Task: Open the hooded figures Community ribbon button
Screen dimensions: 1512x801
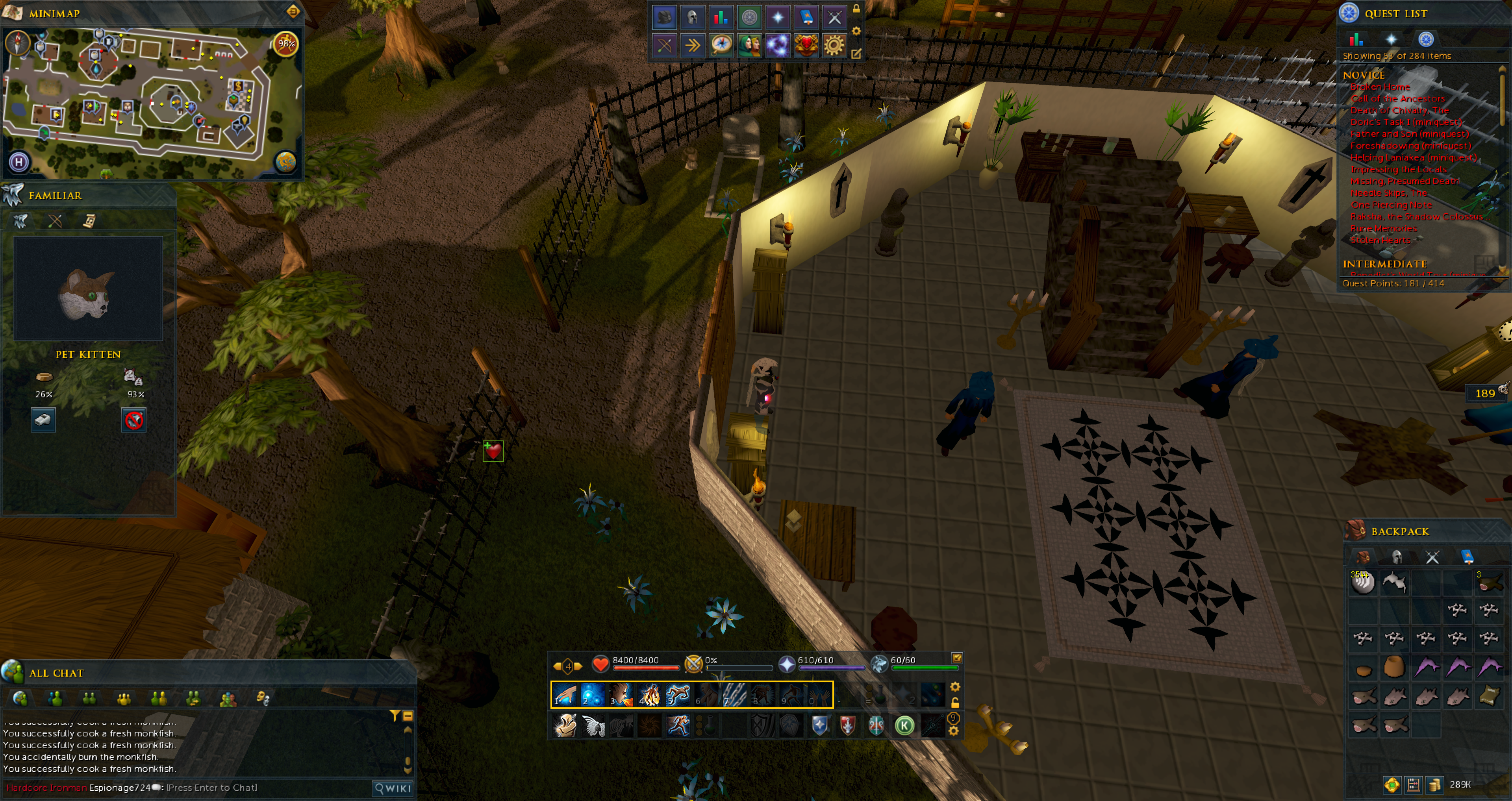Action: click(x=750, y=45)
